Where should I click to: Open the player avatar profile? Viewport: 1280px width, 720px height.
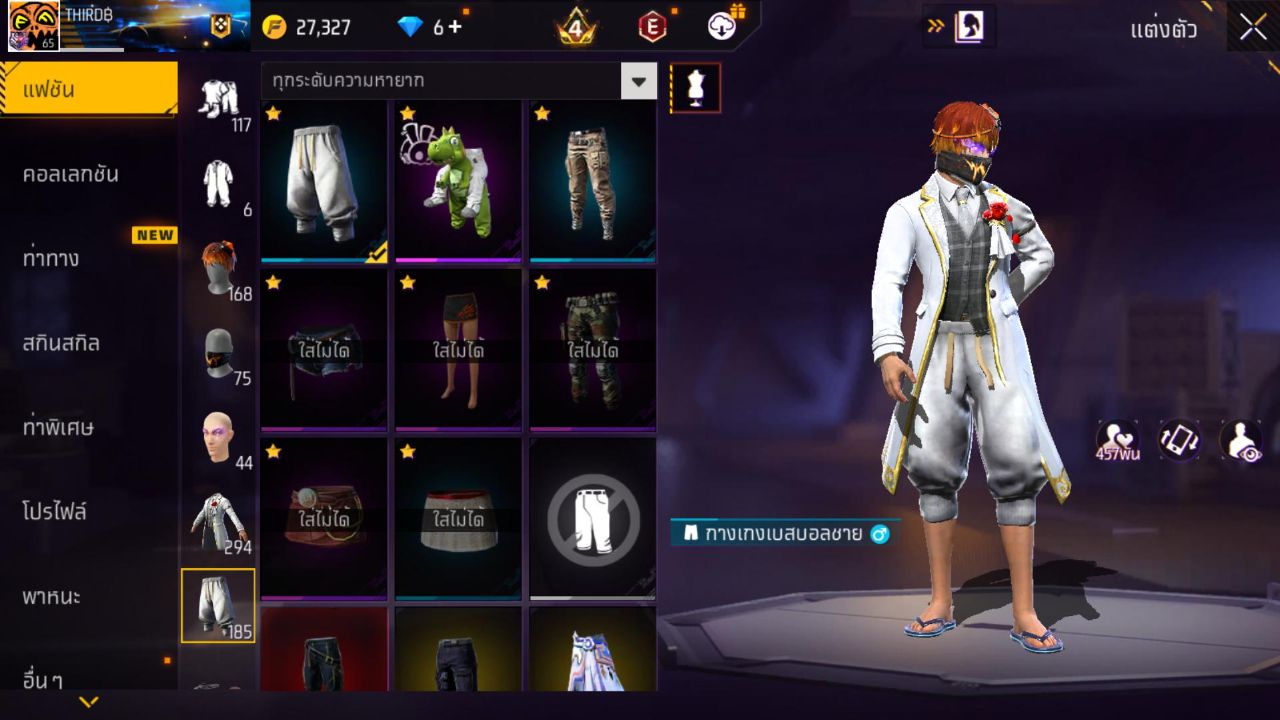[x=34, y=26]
